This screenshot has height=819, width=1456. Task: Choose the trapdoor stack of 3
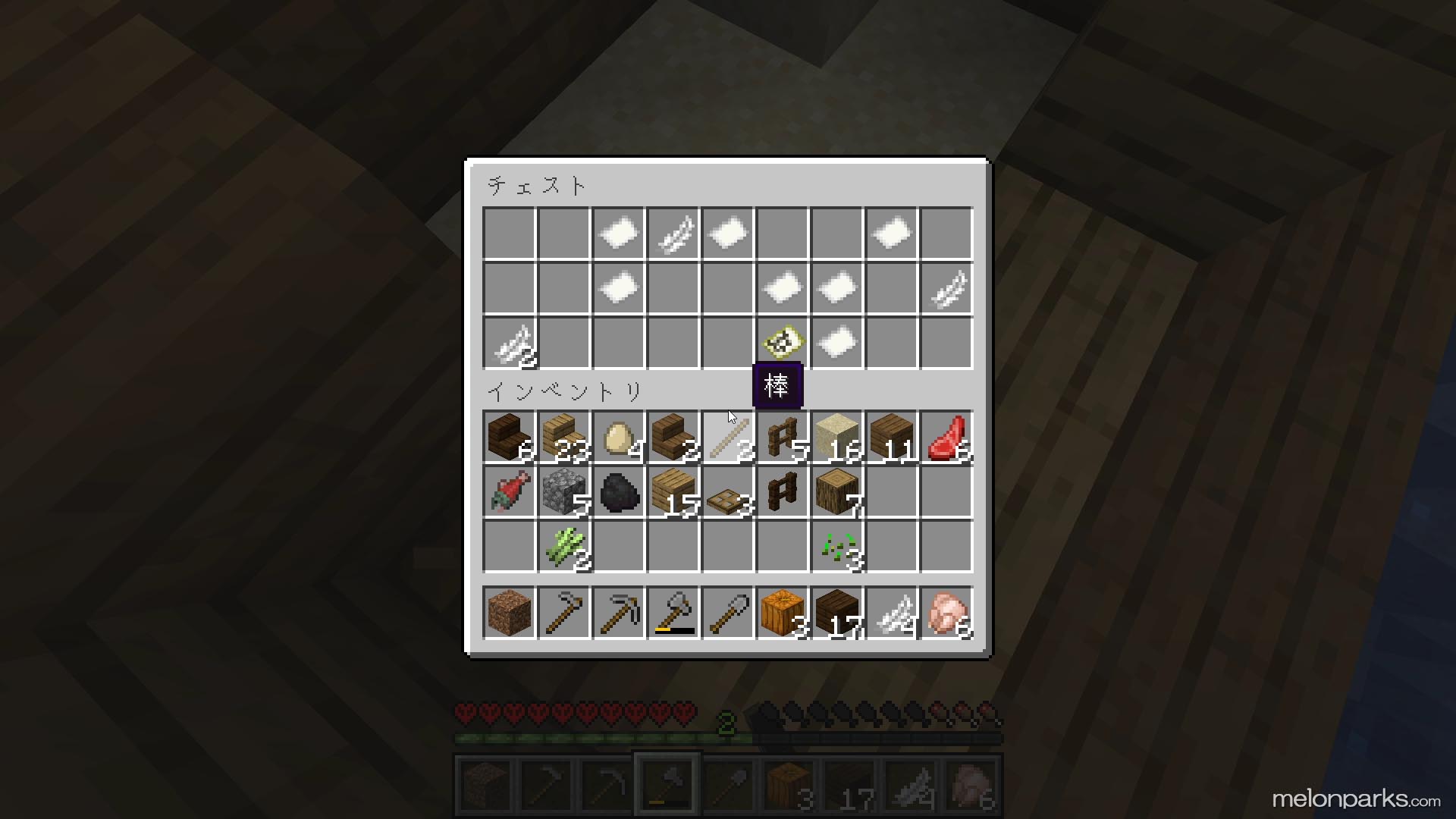click(727, 492)
